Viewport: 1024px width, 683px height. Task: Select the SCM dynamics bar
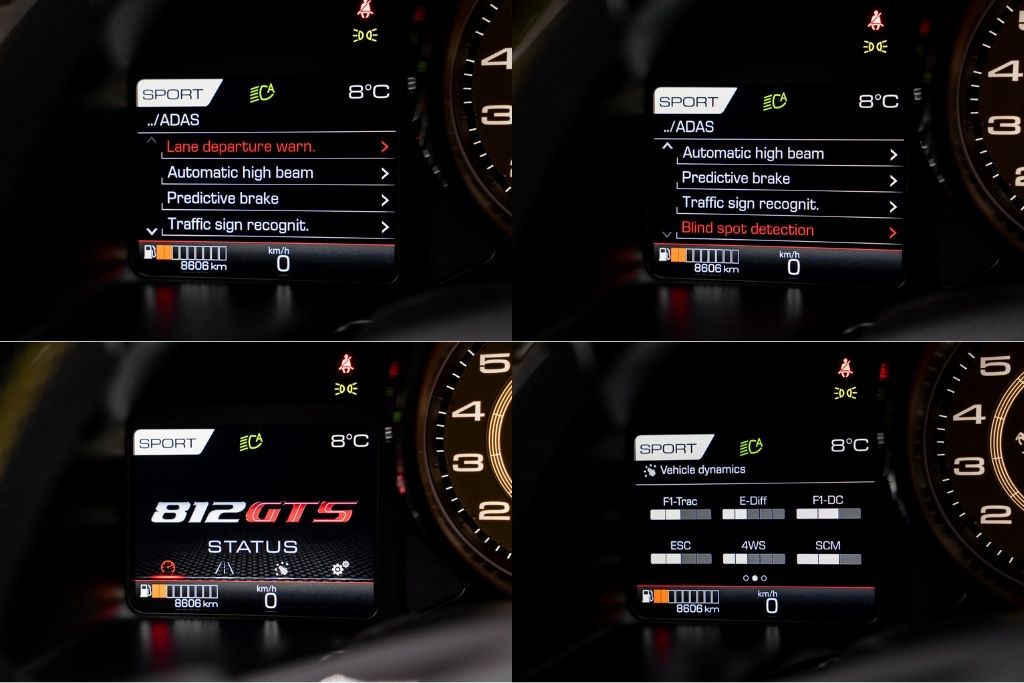point(828,559)
